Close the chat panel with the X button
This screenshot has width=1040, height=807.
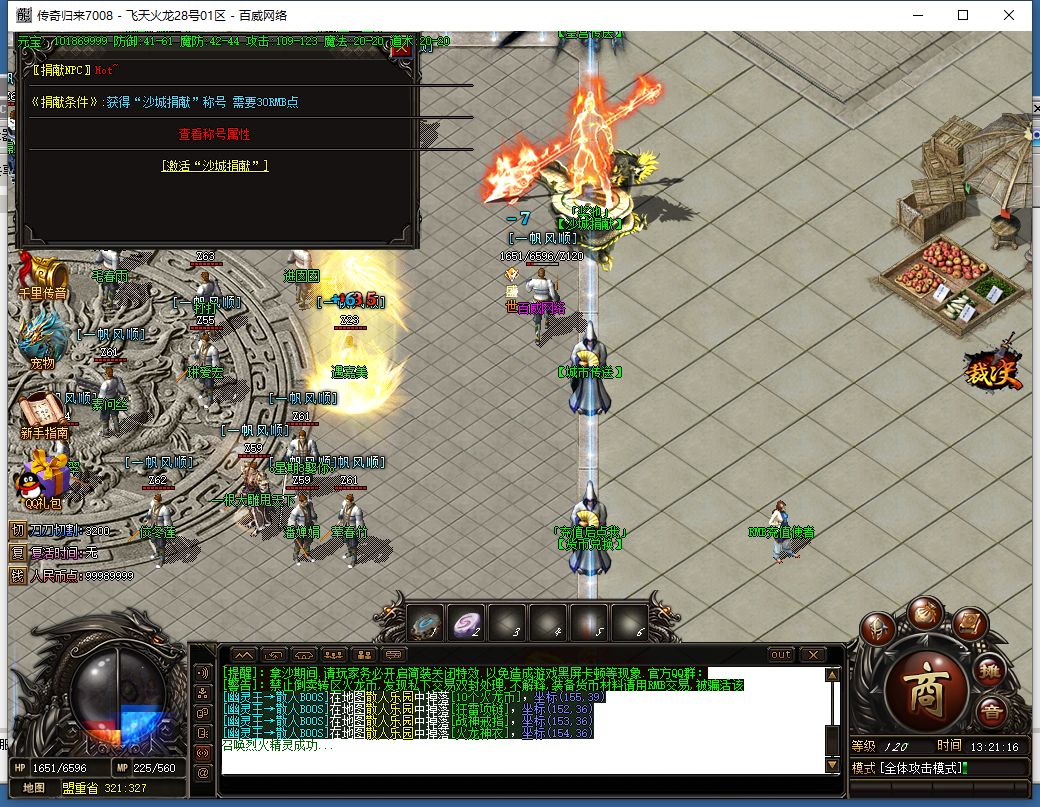tap(812, 655)
